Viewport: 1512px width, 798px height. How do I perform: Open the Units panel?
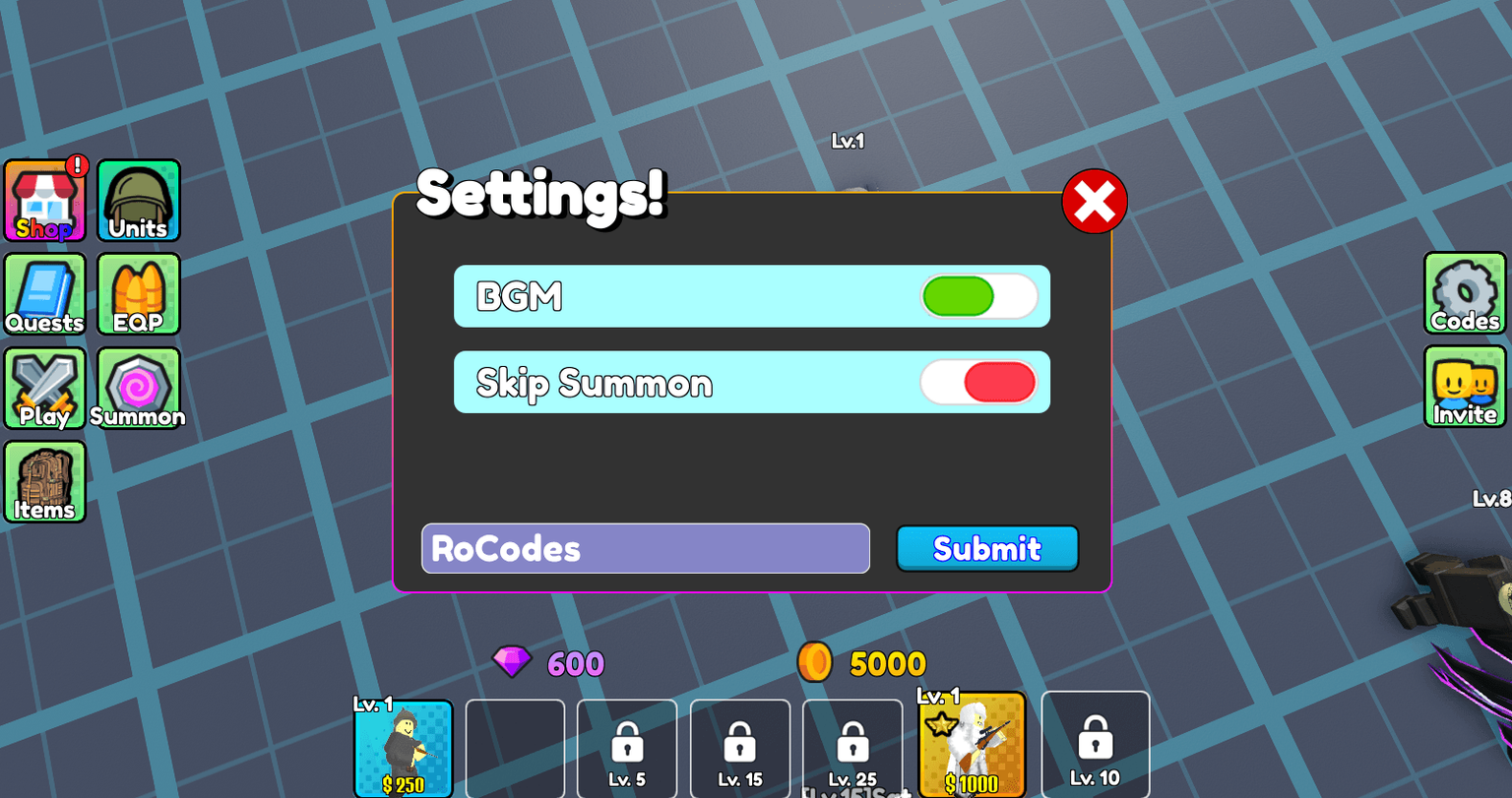(x=138, y=200)
